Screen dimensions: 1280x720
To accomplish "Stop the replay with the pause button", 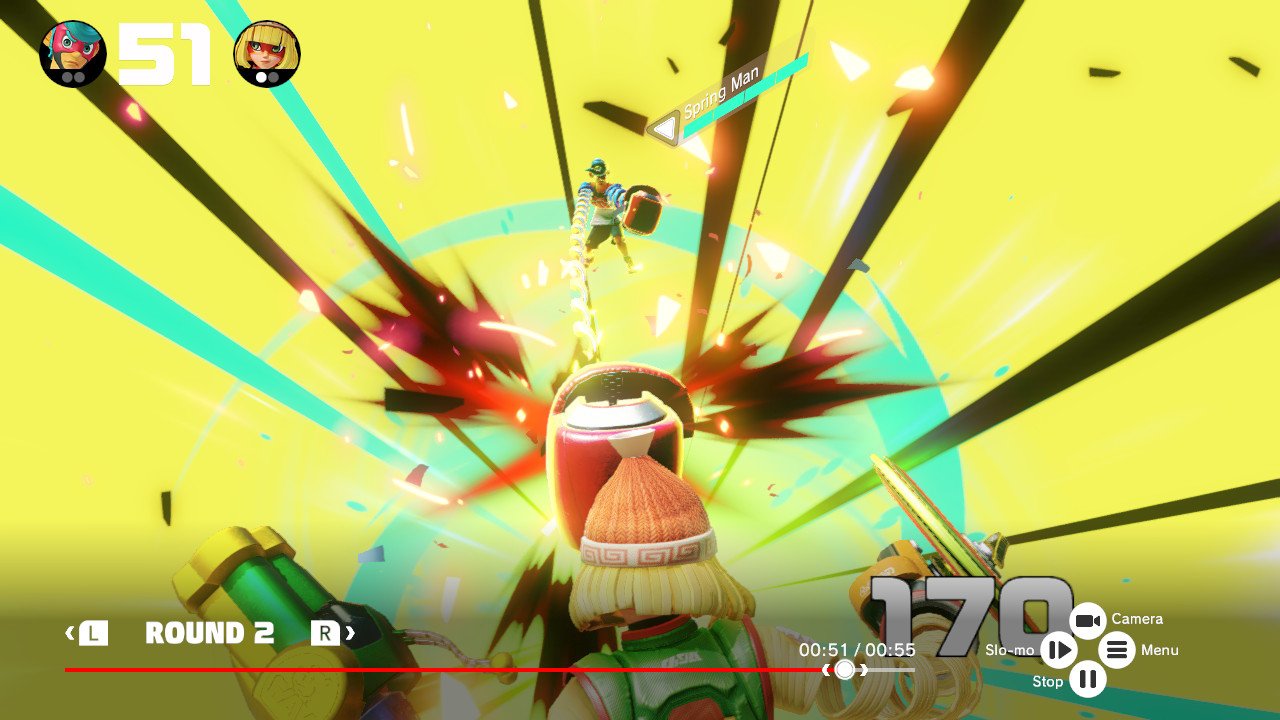I will (x=1088, y=681).
